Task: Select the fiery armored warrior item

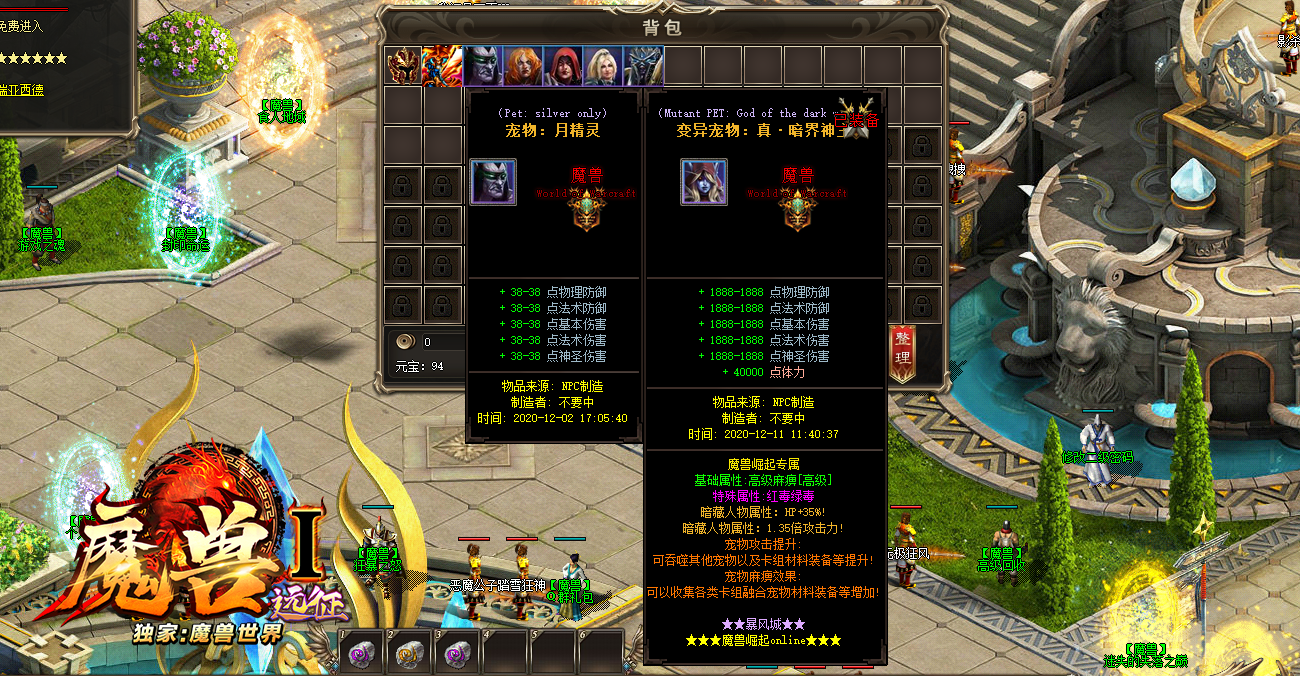Action: point(442,66)
